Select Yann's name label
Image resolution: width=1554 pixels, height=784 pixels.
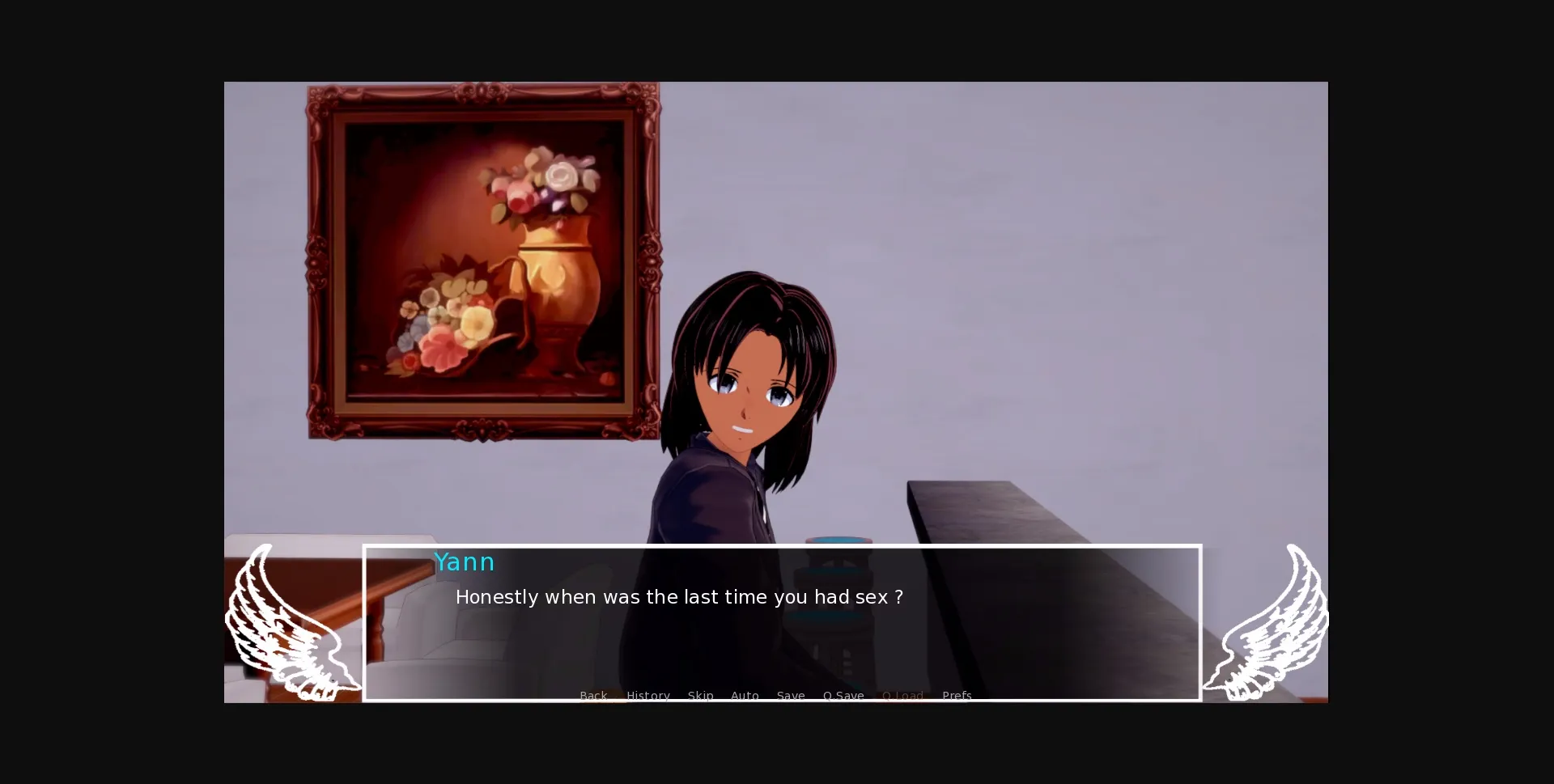(465, 562)
